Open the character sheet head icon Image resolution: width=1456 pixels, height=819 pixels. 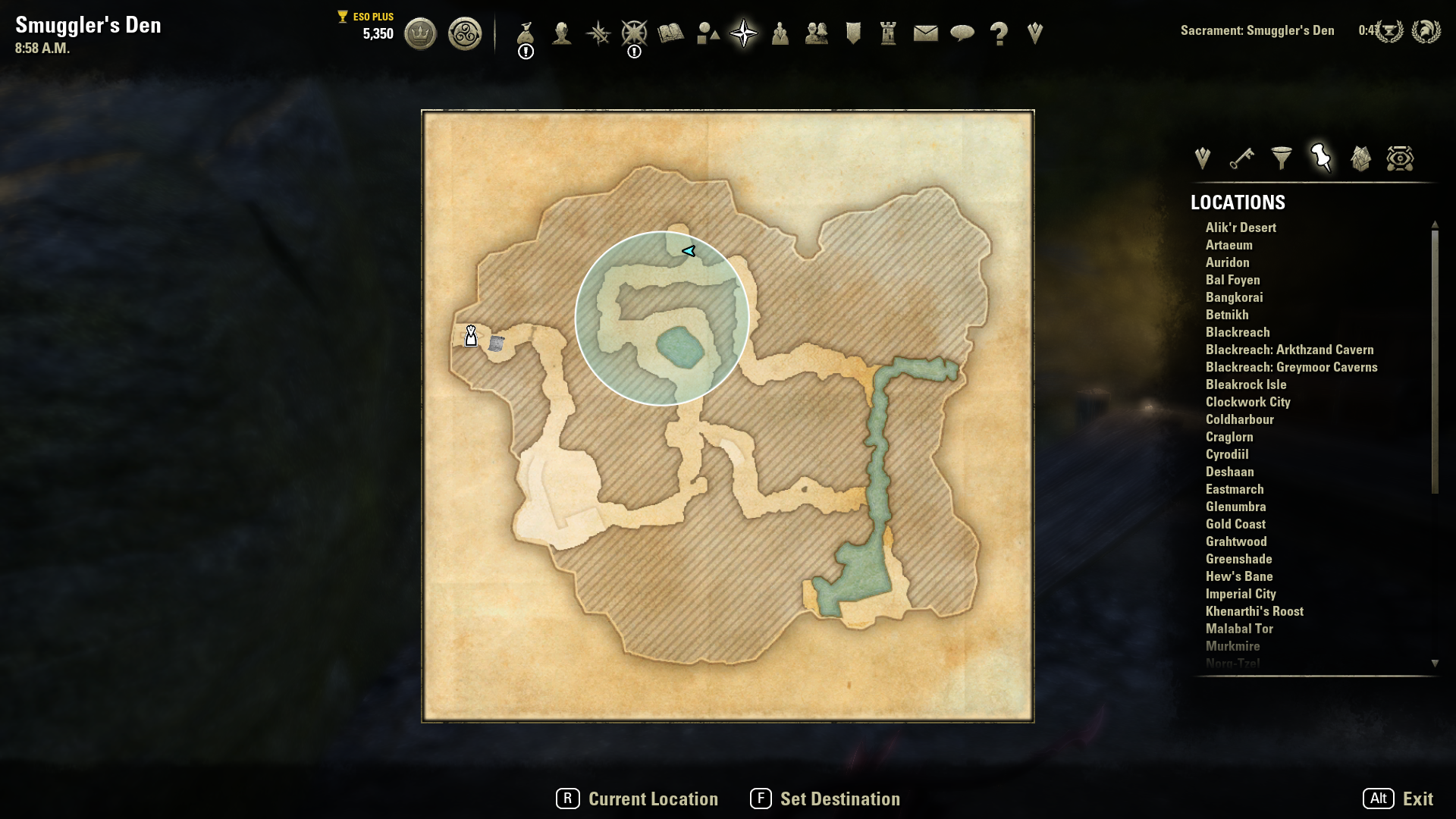[562, 33]
